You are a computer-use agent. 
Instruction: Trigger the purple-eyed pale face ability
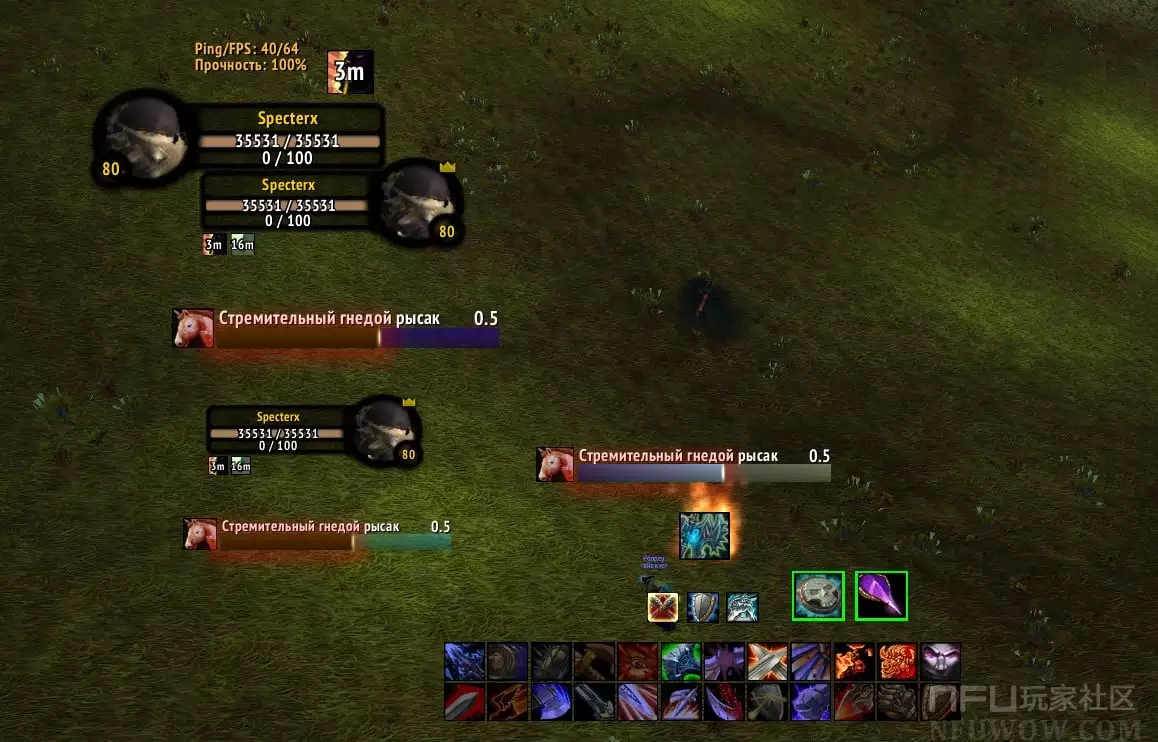(940, 662)
